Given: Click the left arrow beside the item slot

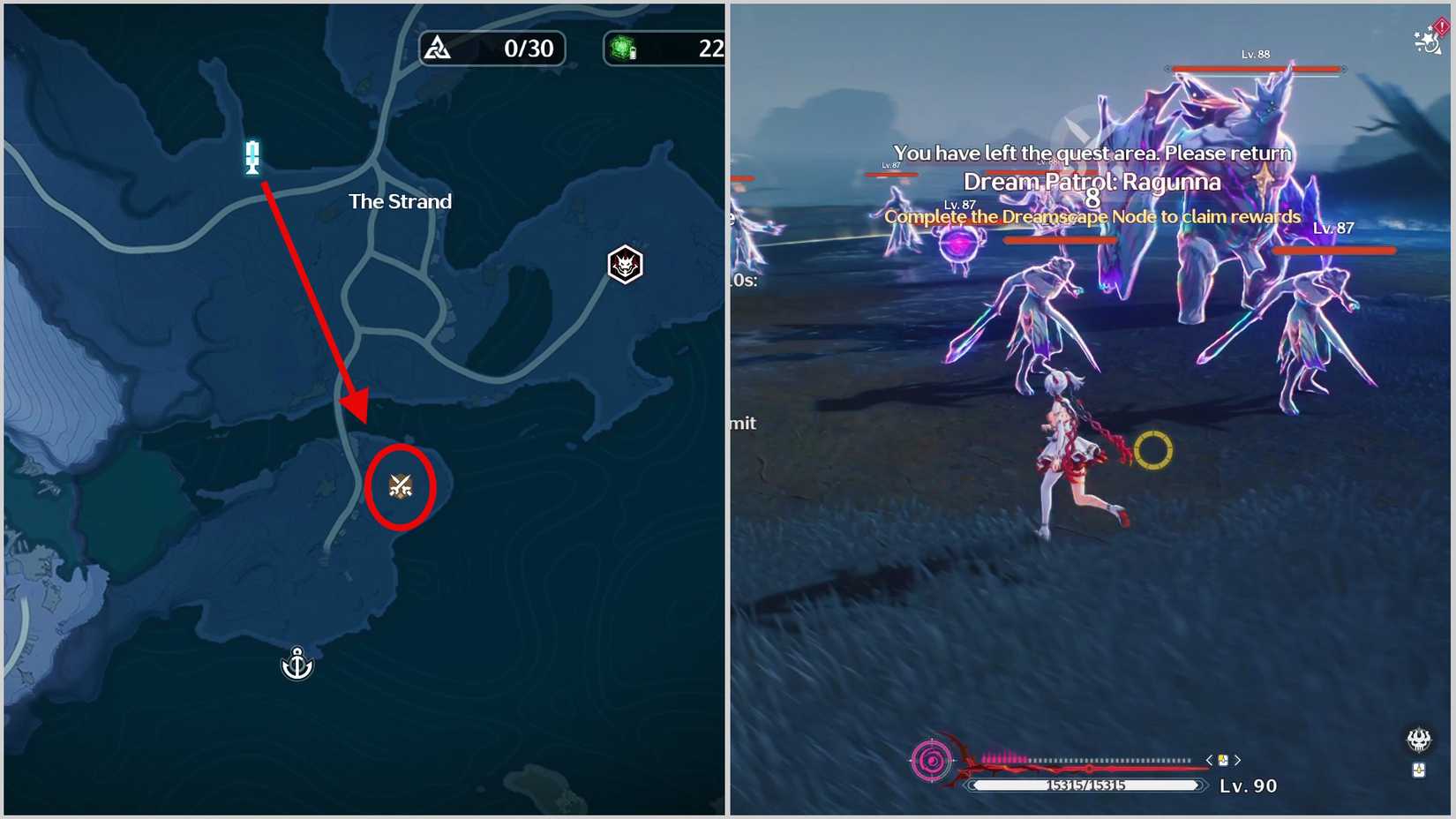Looking at the screenshot, I should pyautogui.click(x=1210, y=760).
